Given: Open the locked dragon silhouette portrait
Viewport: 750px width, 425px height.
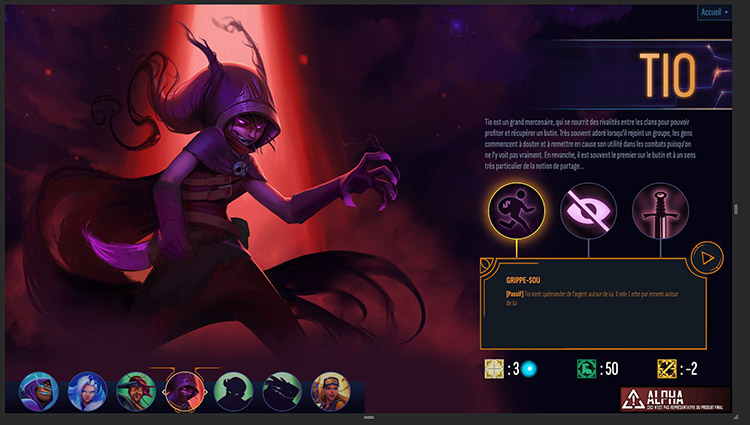Looking at the screenshot, I should 282,391.
